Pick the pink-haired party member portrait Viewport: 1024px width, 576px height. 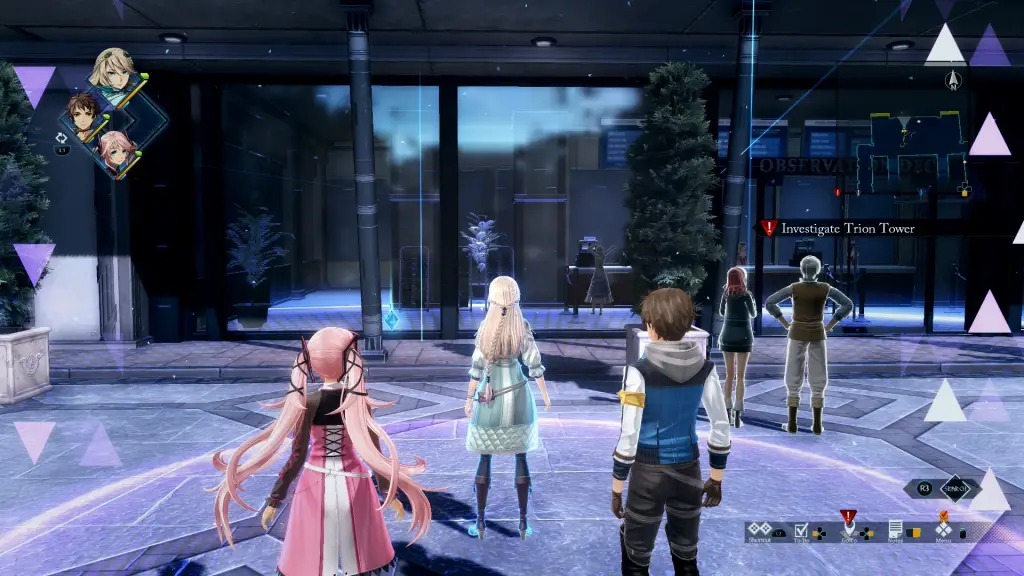pyautogui.click(x=112, y=149)
